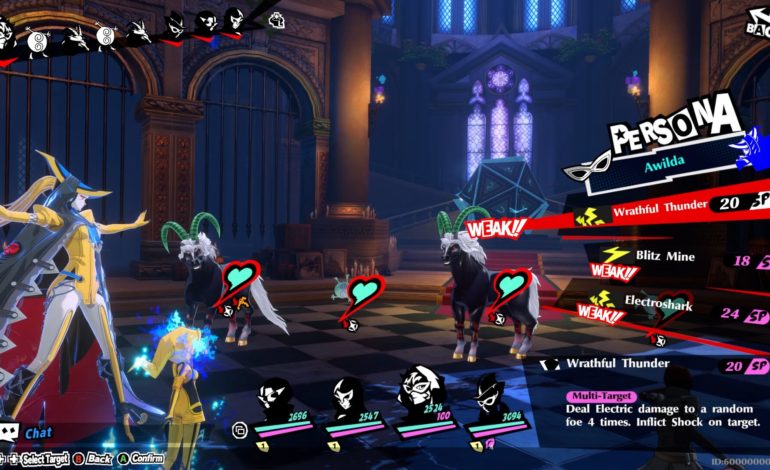The height and width of the screenshot is (470, 770).
Task: Click the overlapping squares icon beside party bars
Action: 239,430
